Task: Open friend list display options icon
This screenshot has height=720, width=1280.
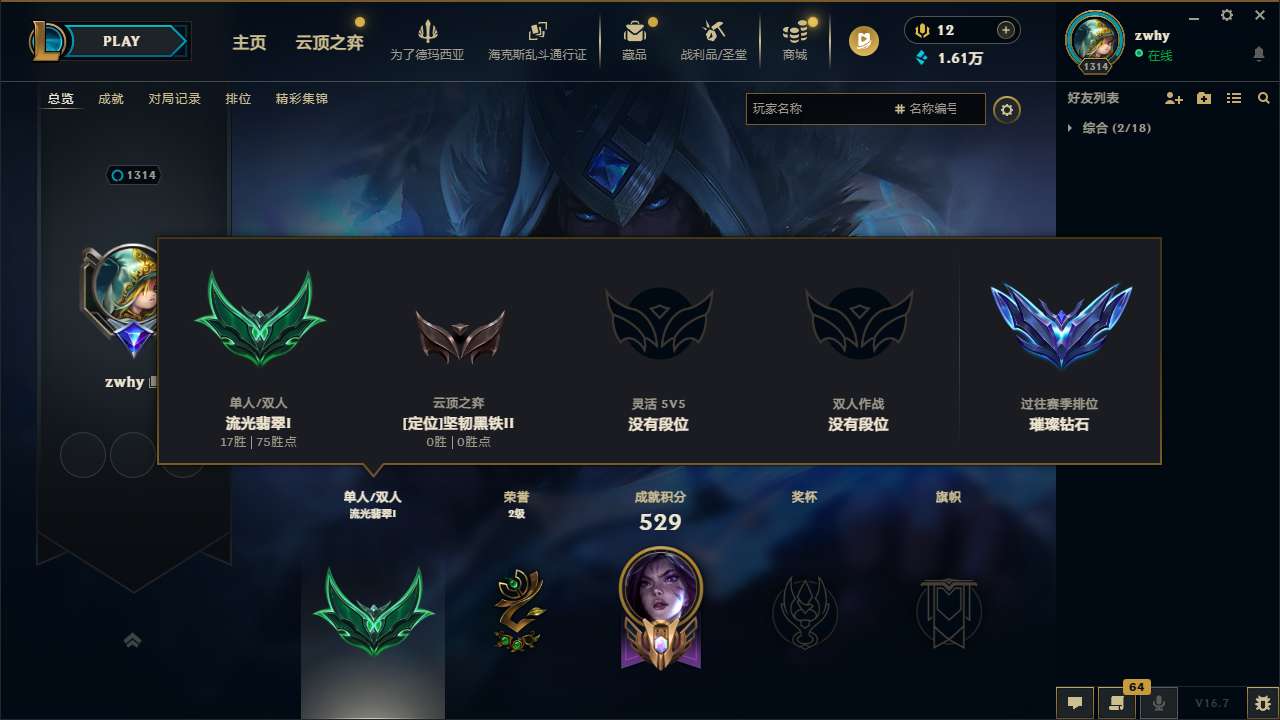Action: pos(1234,98)
